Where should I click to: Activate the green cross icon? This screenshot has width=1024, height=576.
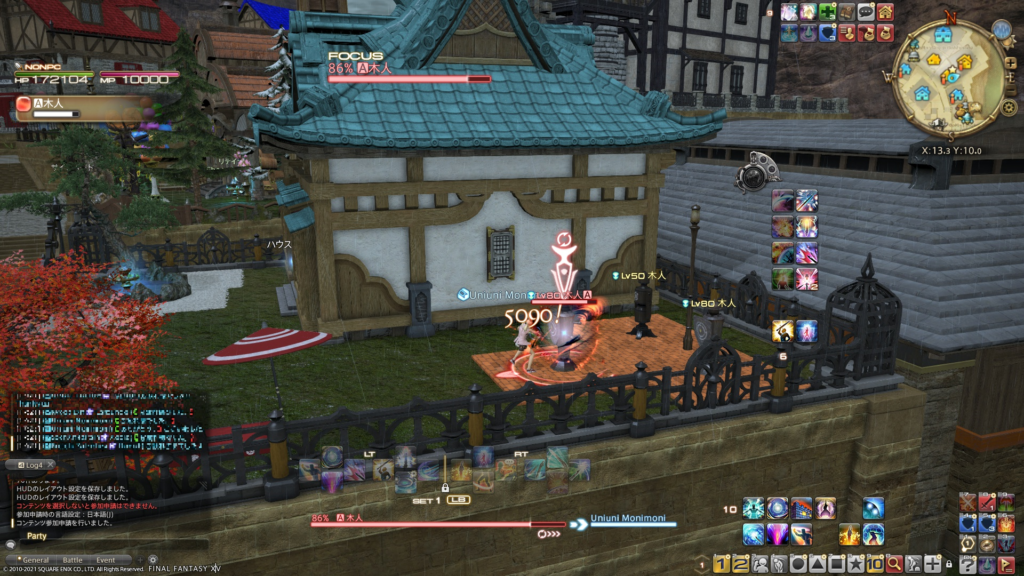pos(828,12)
